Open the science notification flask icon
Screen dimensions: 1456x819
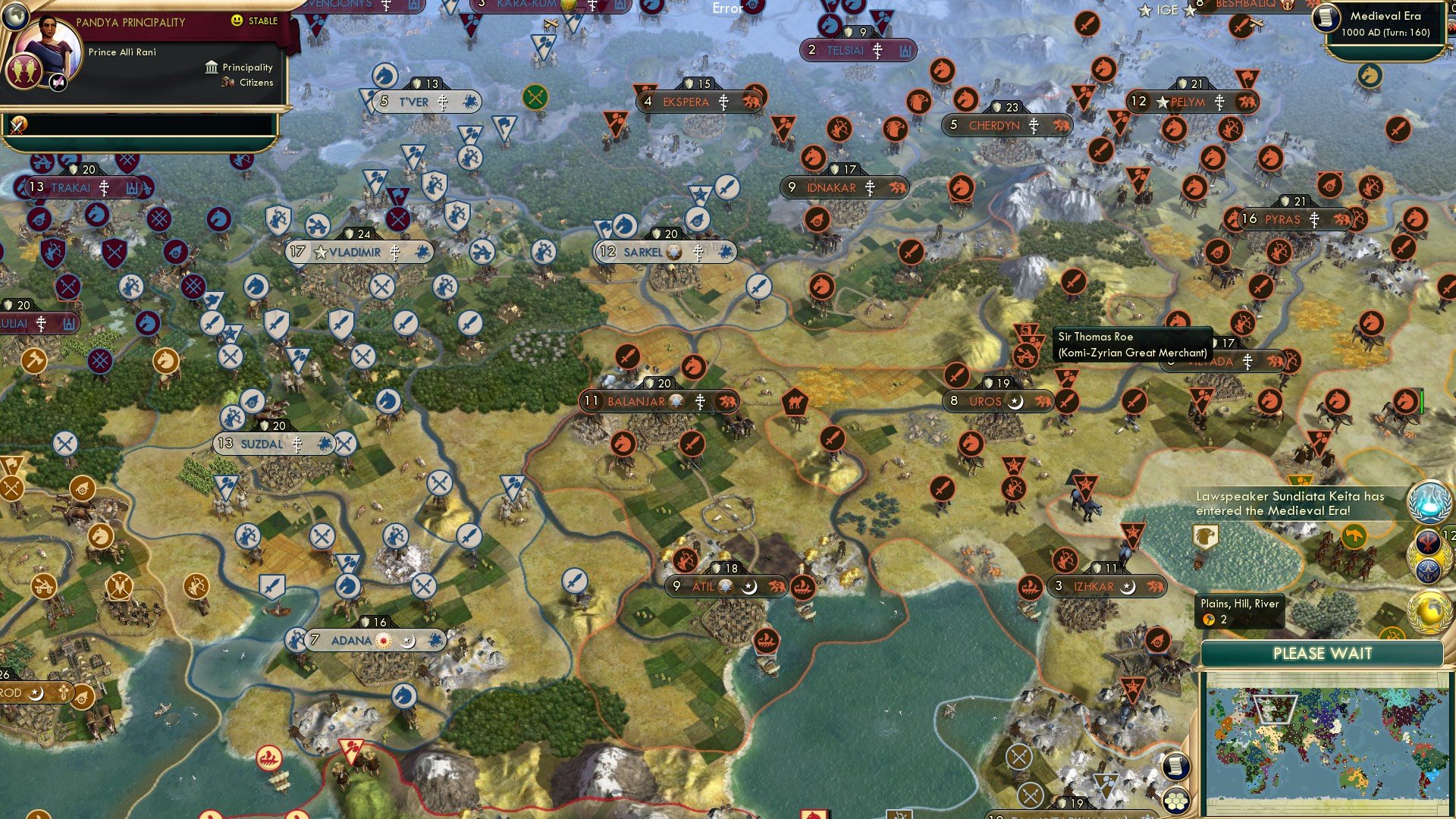point(1429,501)
